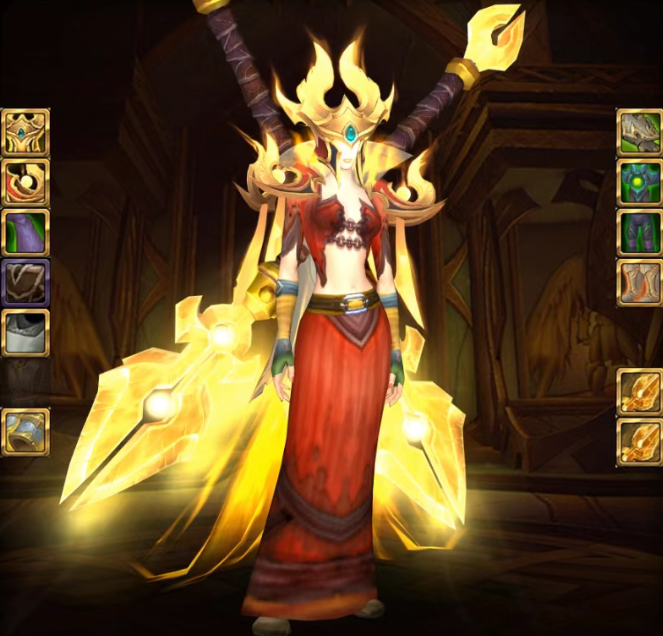Image resolution: width=663 pixels, height=636 pixels.
Task: Select the belt slot with glowing green gem
Action: pos(639,183)
